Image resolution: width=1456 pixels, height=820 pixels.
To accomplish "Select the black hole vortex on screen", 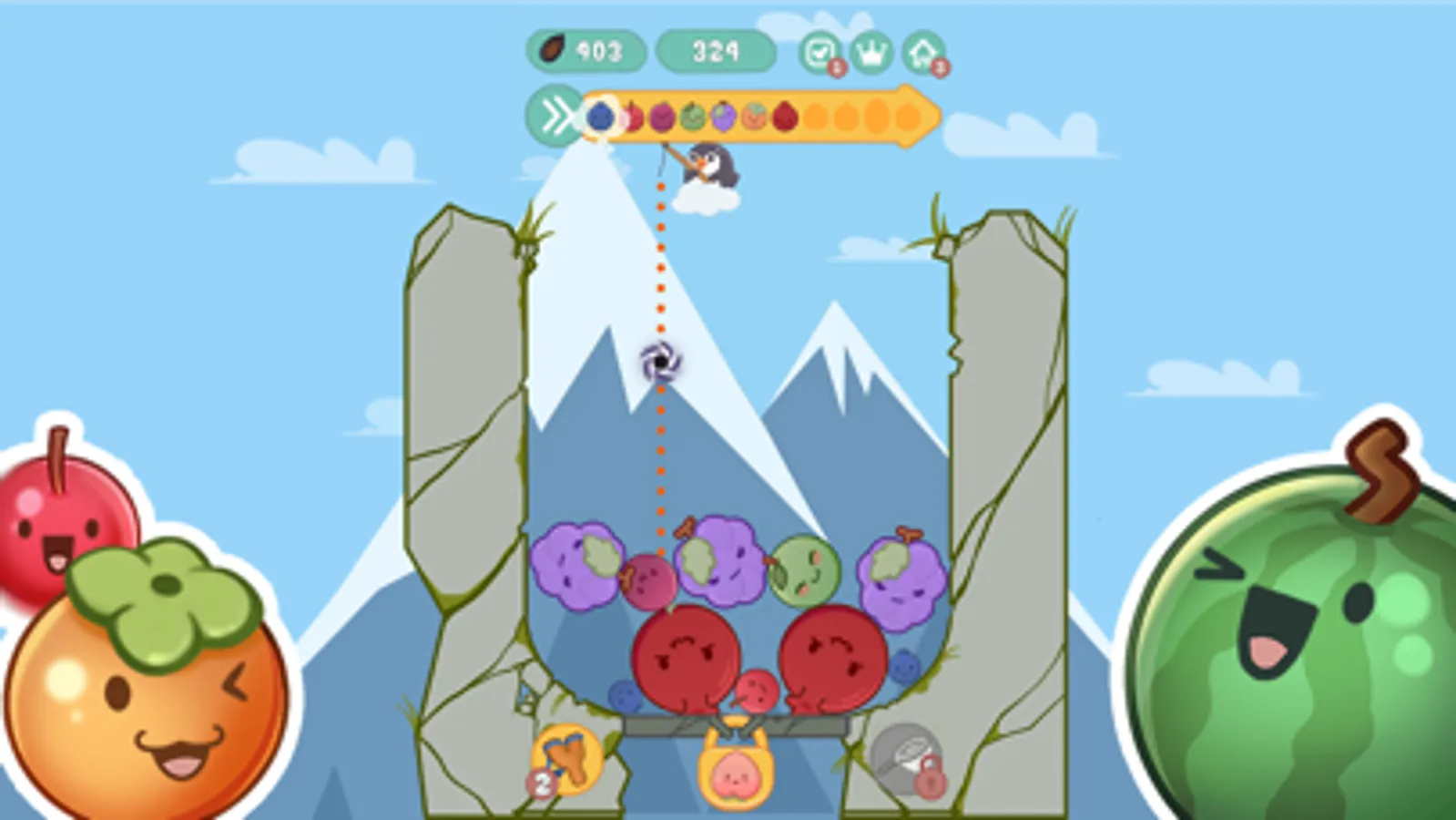I will pos(659,363).
